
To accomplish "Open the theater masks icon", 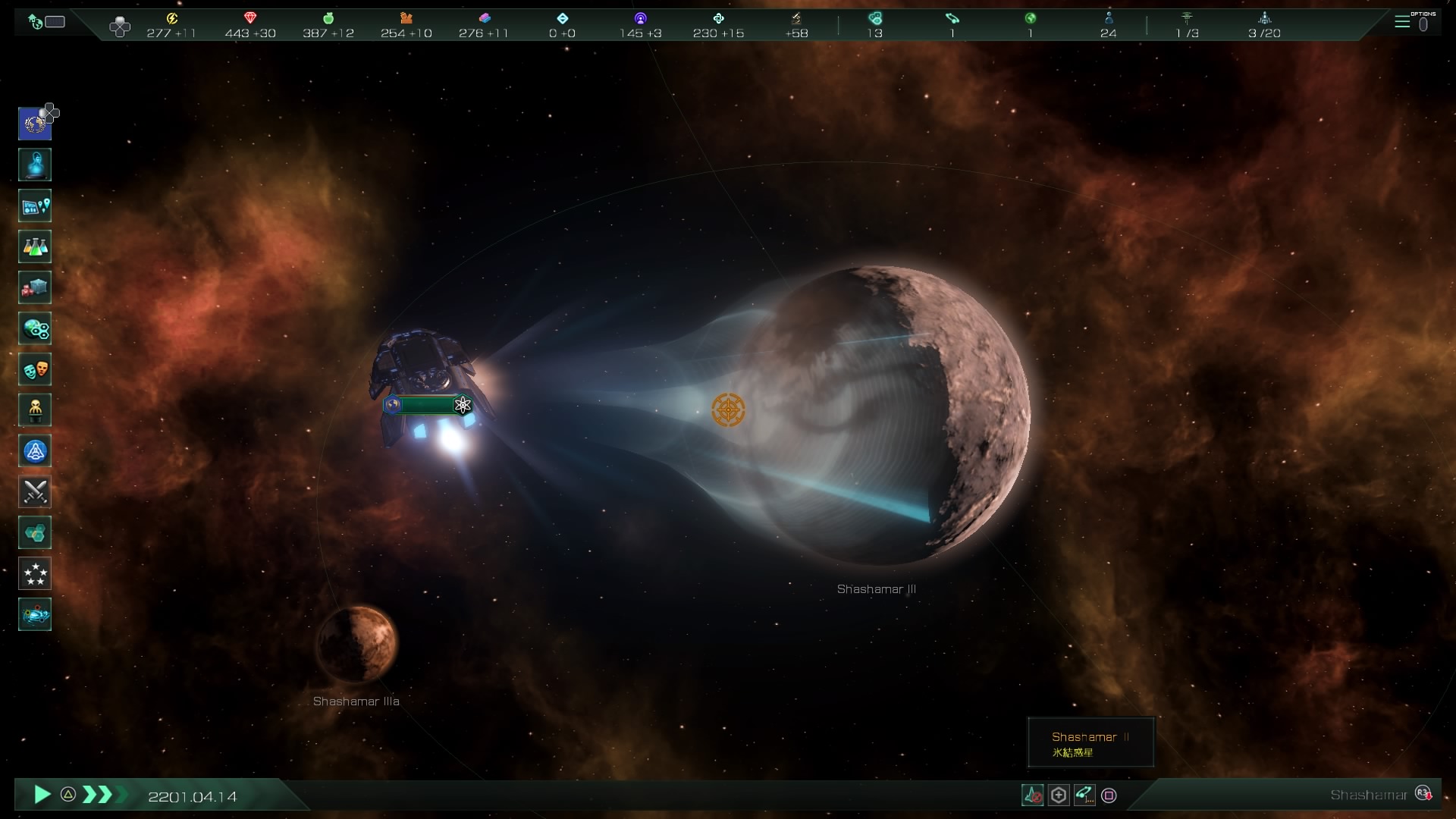I will coord(35,369).
